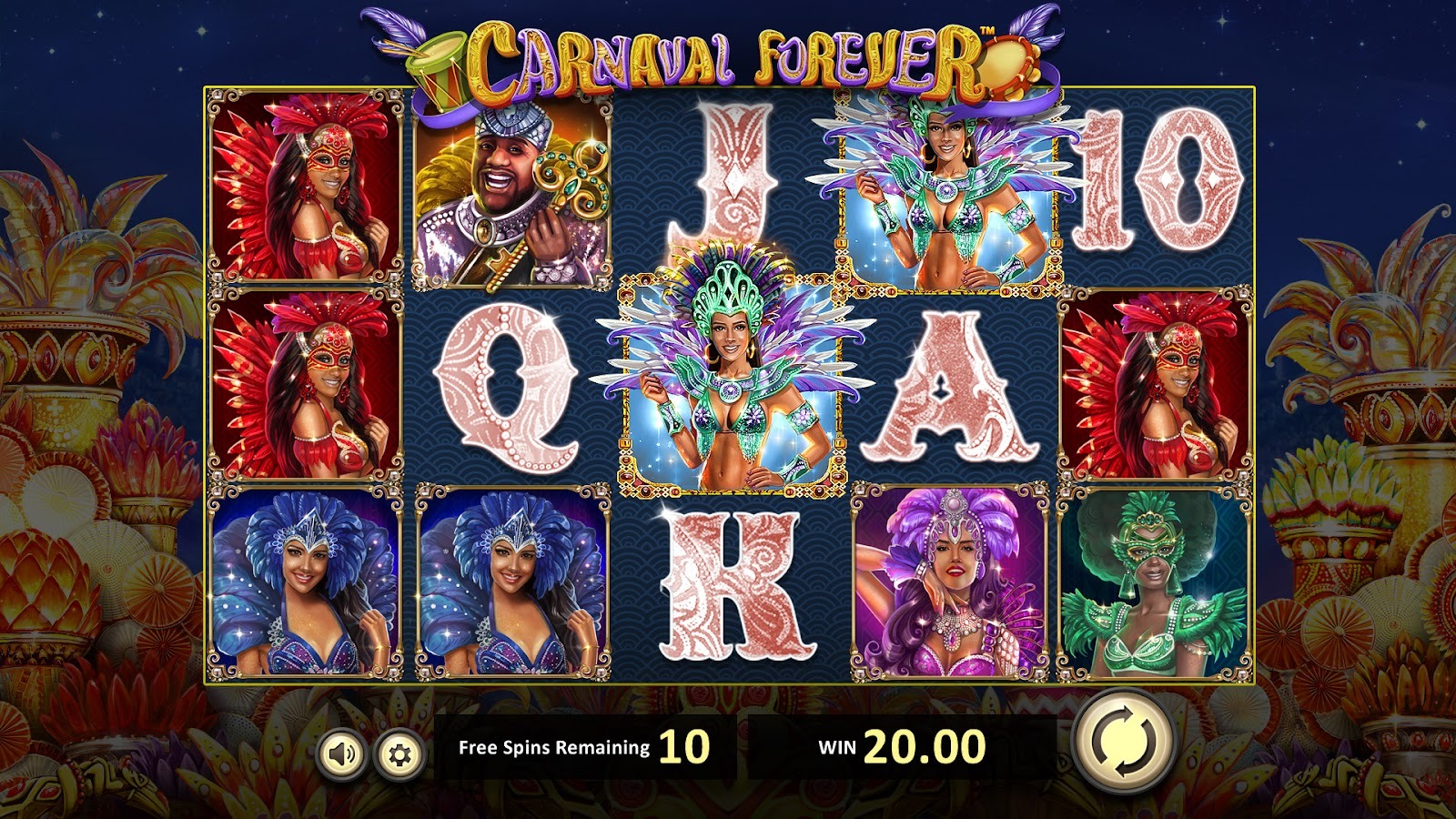1456x819 pixels.
Task: Select the red dancer symbol on reel one
Action: click(x=305, y=196)
